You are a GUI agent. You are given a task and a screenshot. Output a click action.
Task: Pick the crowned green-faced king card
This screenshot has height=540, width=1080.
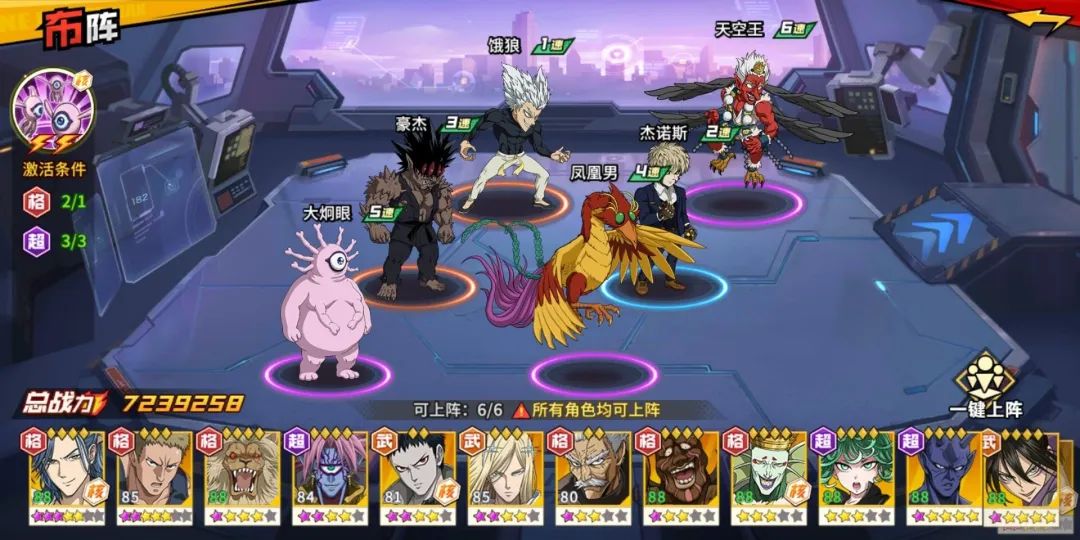tap(769, 475)
